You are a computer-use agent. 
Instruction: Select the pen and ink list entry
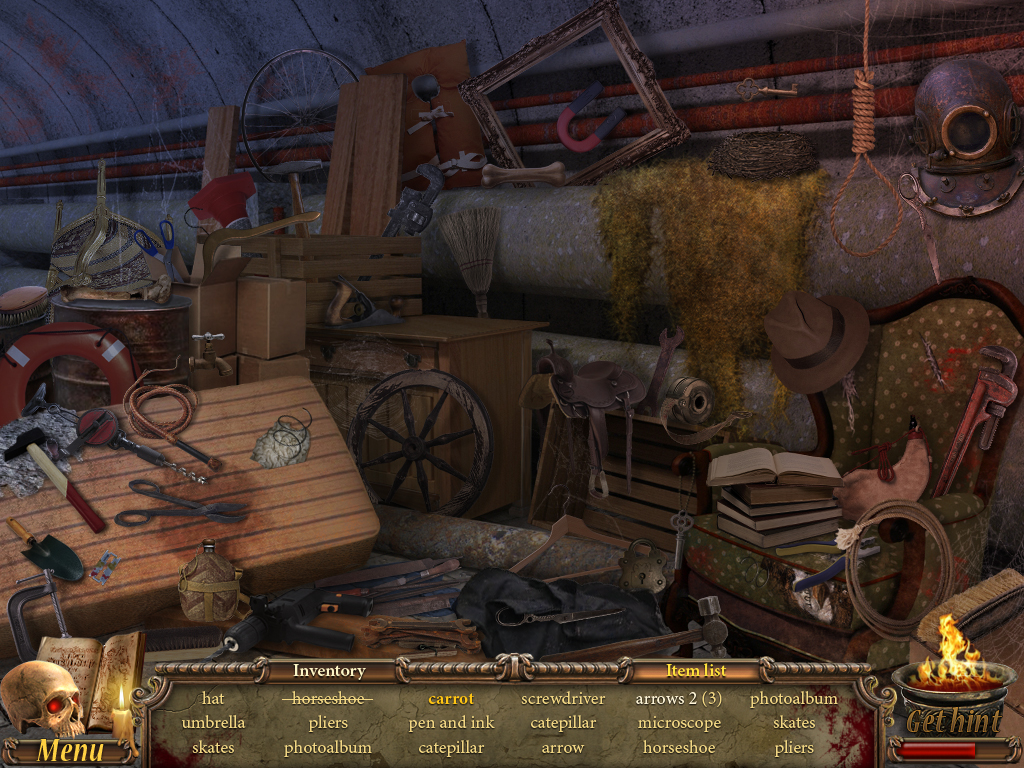pos(451,722)
